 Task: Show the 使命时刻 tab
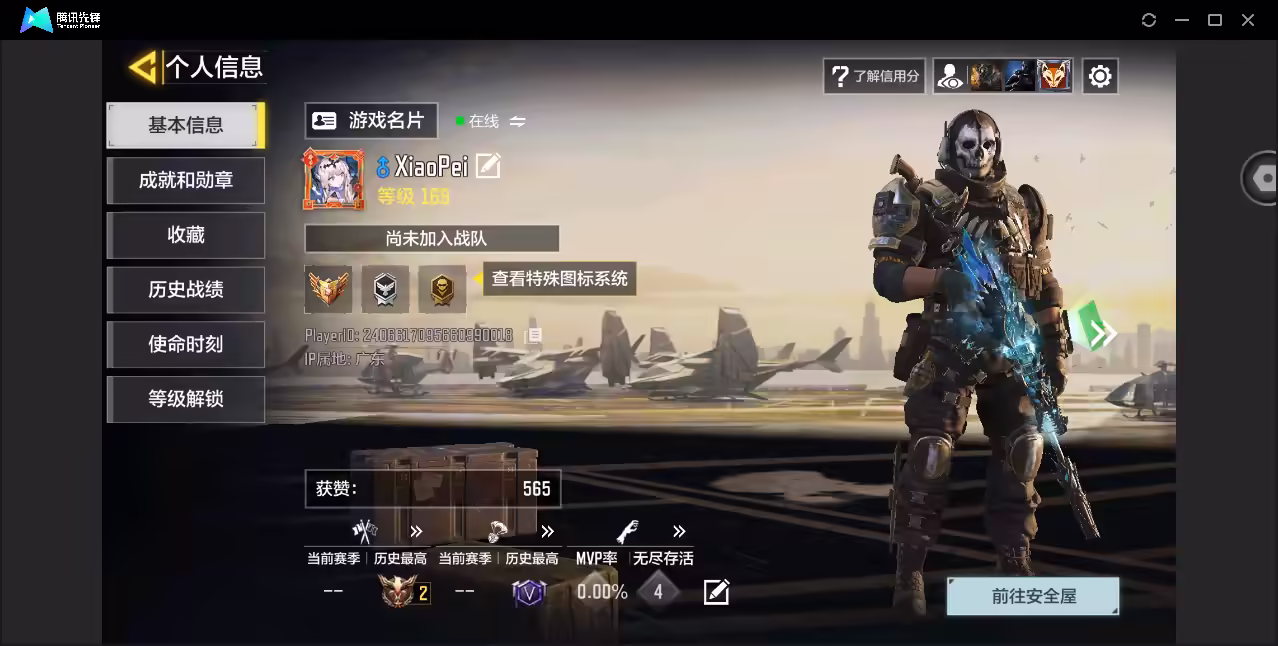tap(186, 344)
